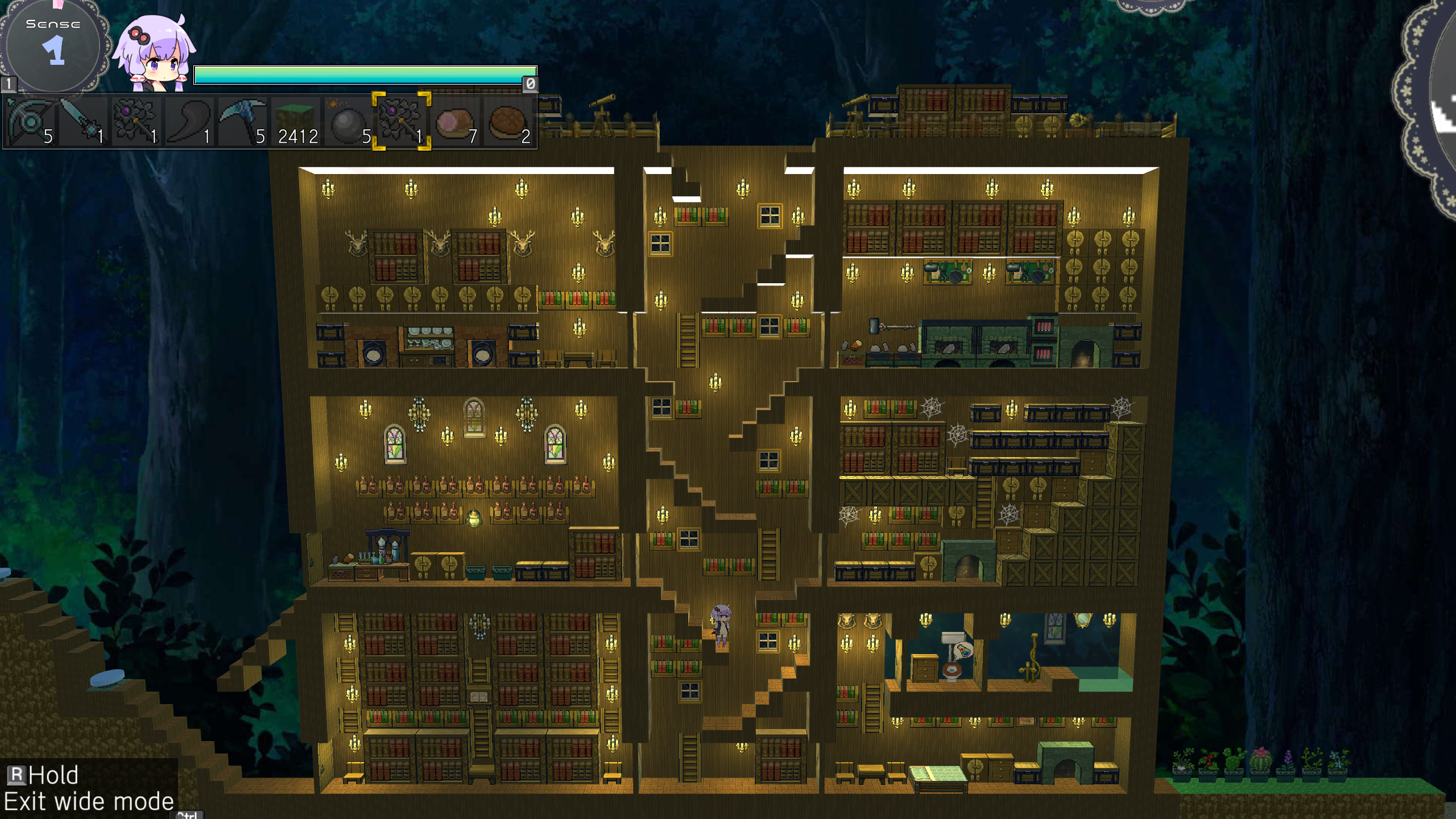Select the grass block stack of 2412
This screenshot has height=819, width=1456.
[x=296, y=122]
